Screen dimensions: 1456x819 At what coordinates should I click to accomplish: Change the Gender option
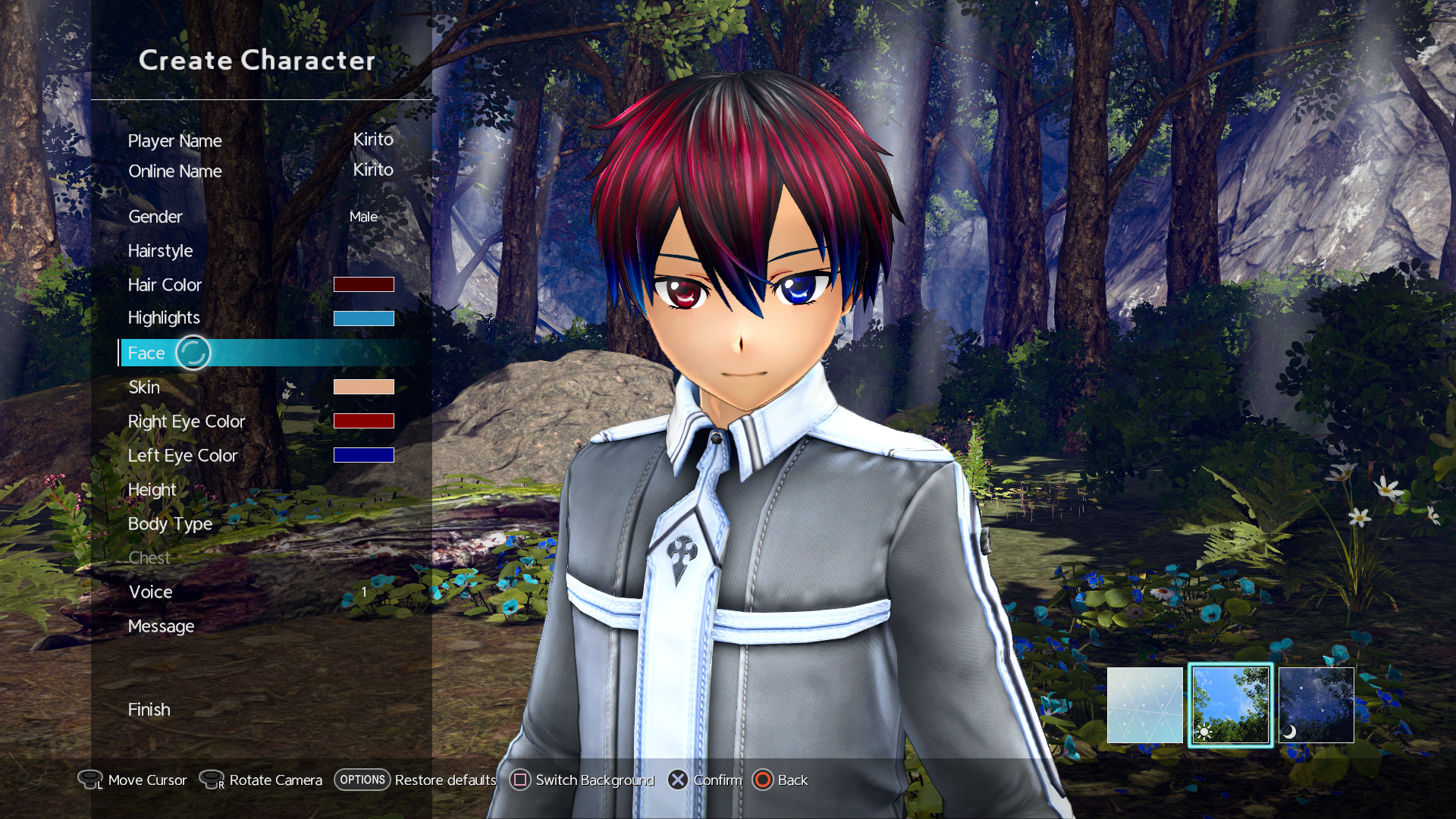pyautogui.click(x=155, y=217)
